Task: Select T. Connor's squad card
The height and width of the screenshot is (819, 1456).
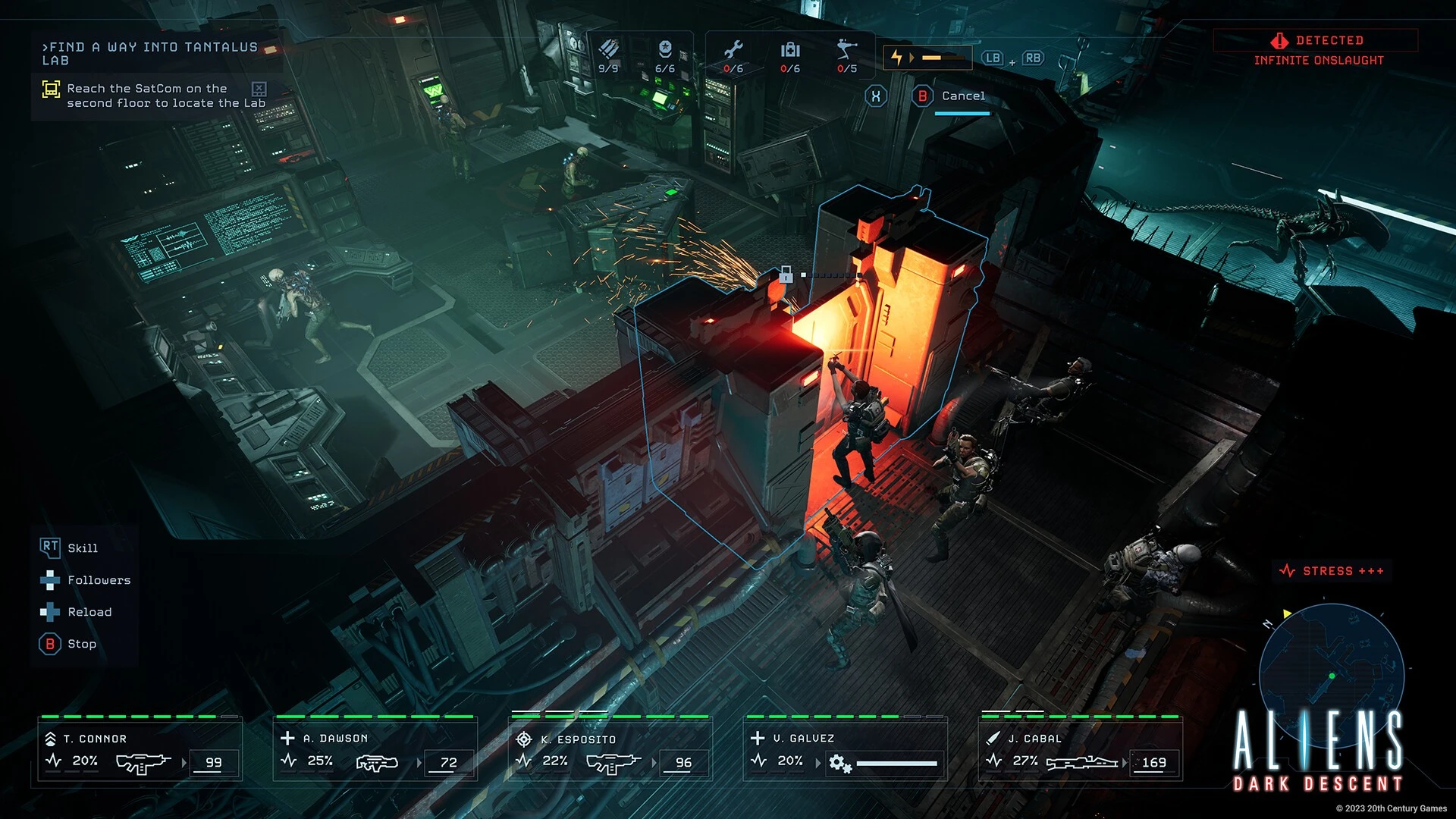Action: click(140, 750)
